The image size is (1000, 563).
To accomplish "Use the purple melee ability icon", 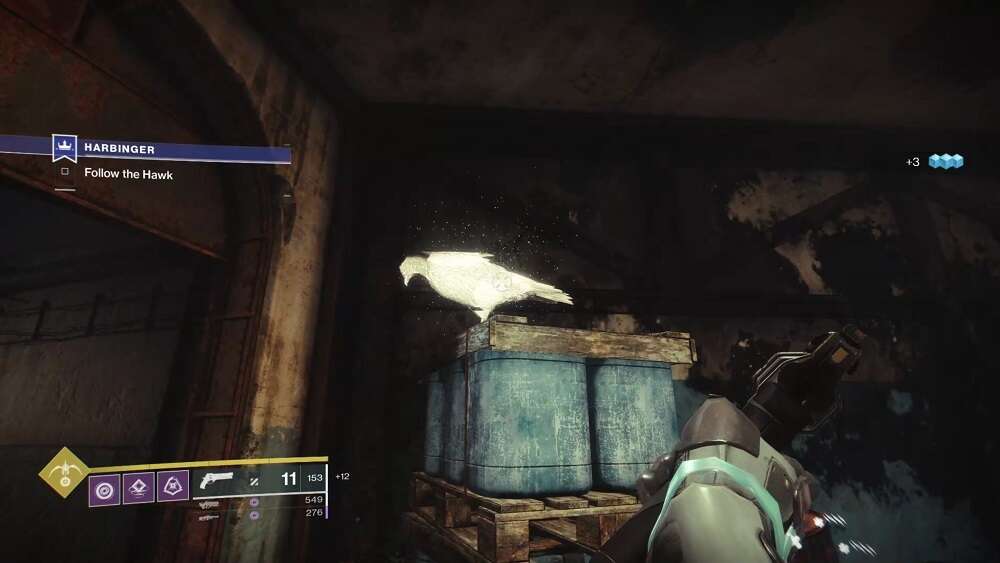I will coord(172,487).
